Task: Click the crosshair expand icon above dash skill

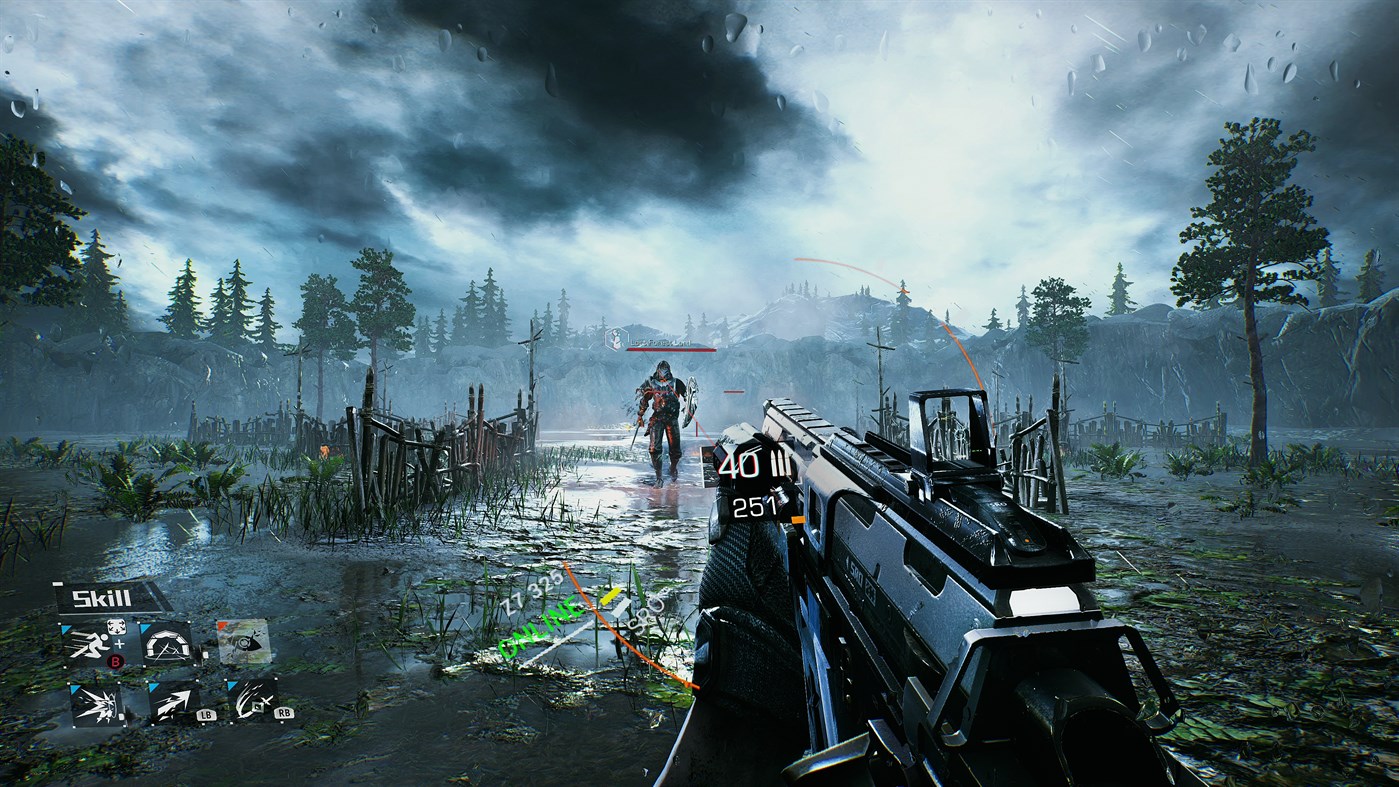Action: [116, 626]
